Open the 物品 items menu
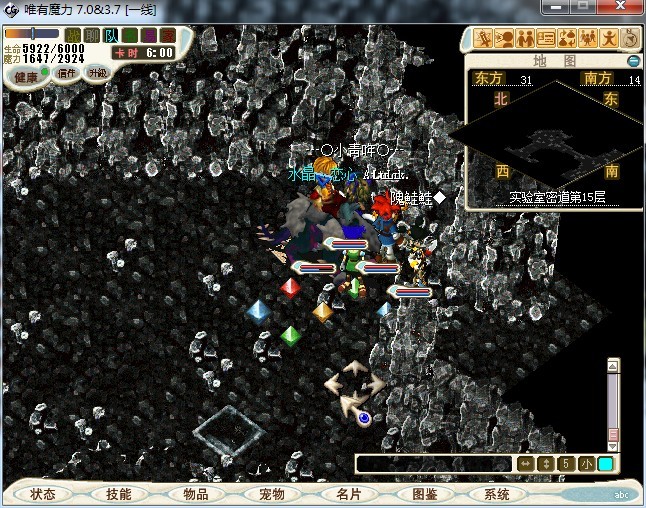The width and height of the screenshot is (646, 508). click(196, 494)
